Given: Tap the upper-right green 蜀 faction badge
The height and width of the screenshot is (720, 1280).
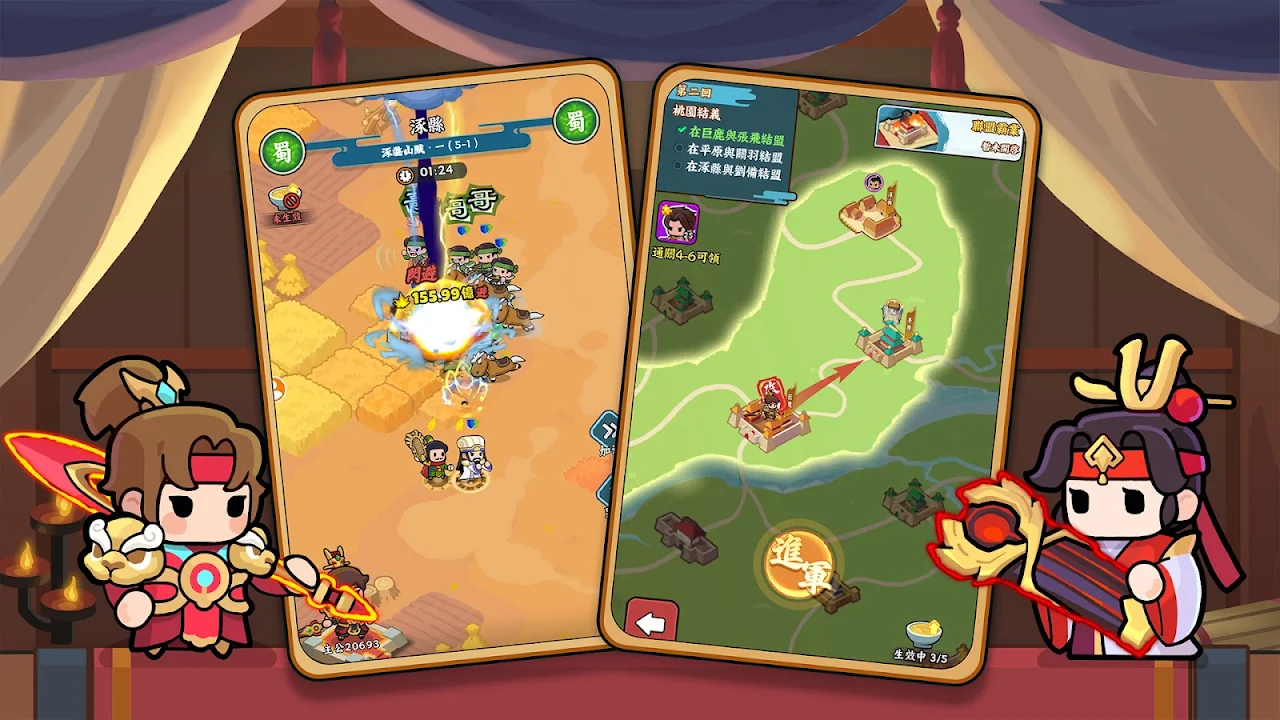Looking at the screenshot, I should pyautogui.click(x=575, y=122).
